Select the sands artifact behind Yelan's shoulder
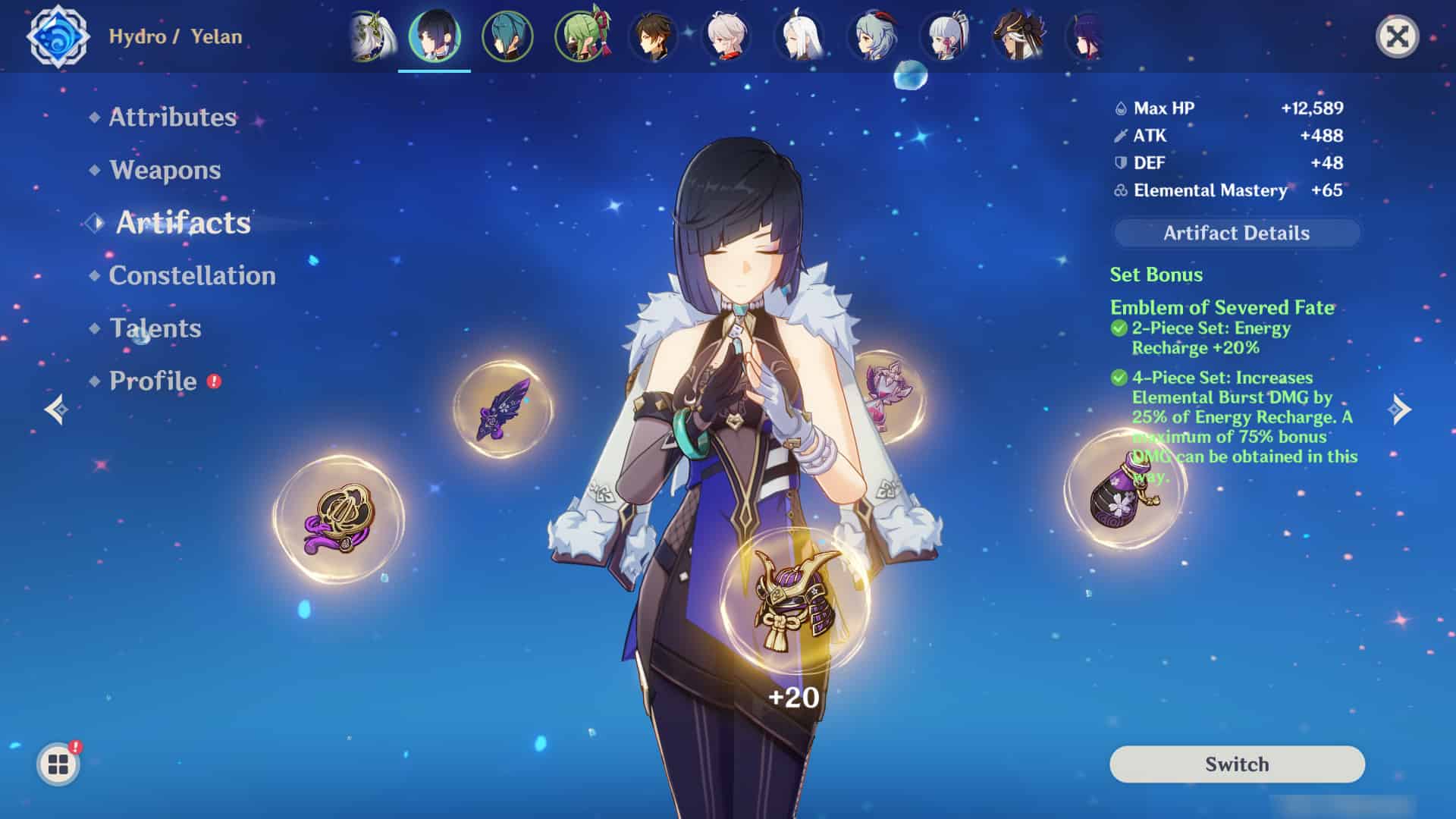This screenshot has height=819, width=1456. (889, 395)
